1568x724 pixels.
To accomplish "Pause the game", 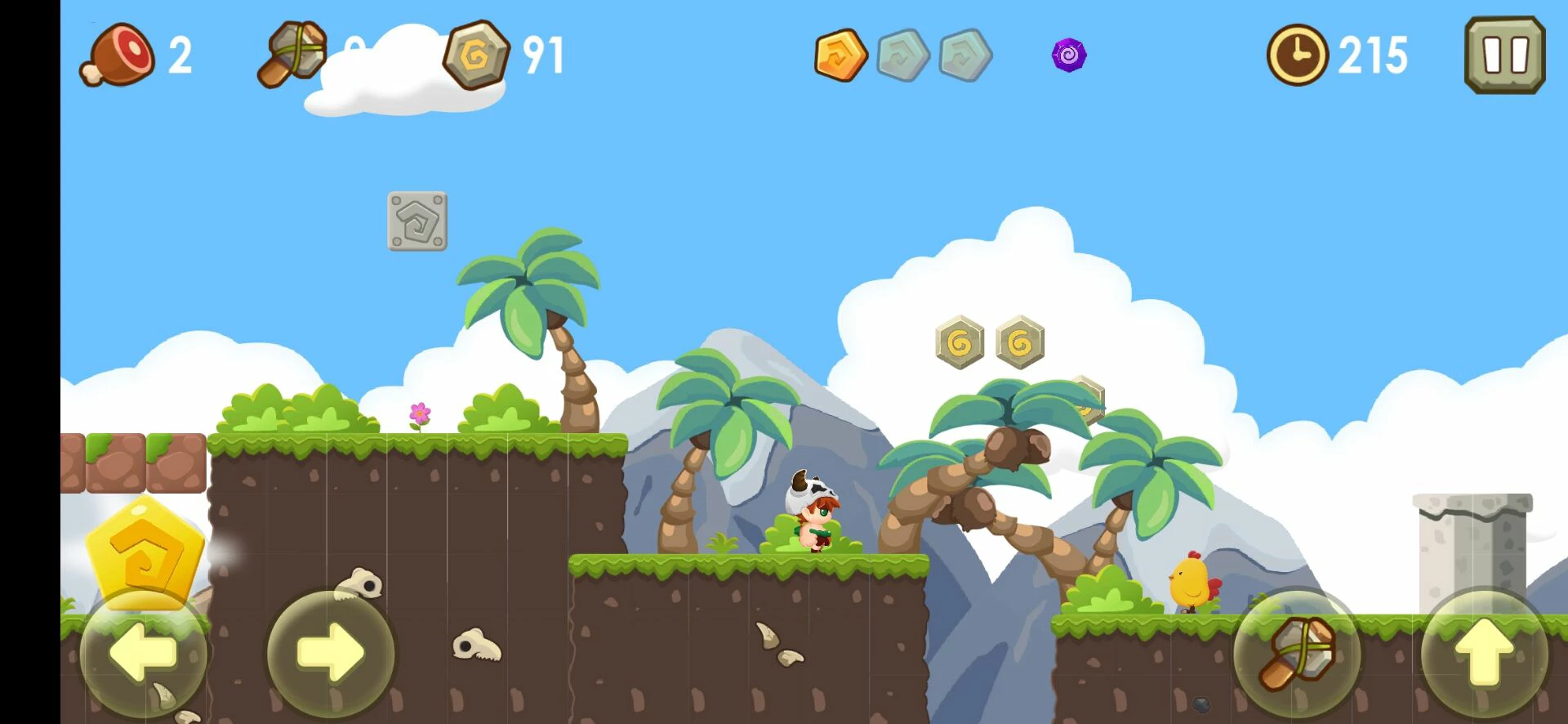I will pyautogui.click(x=1505, y=55).
